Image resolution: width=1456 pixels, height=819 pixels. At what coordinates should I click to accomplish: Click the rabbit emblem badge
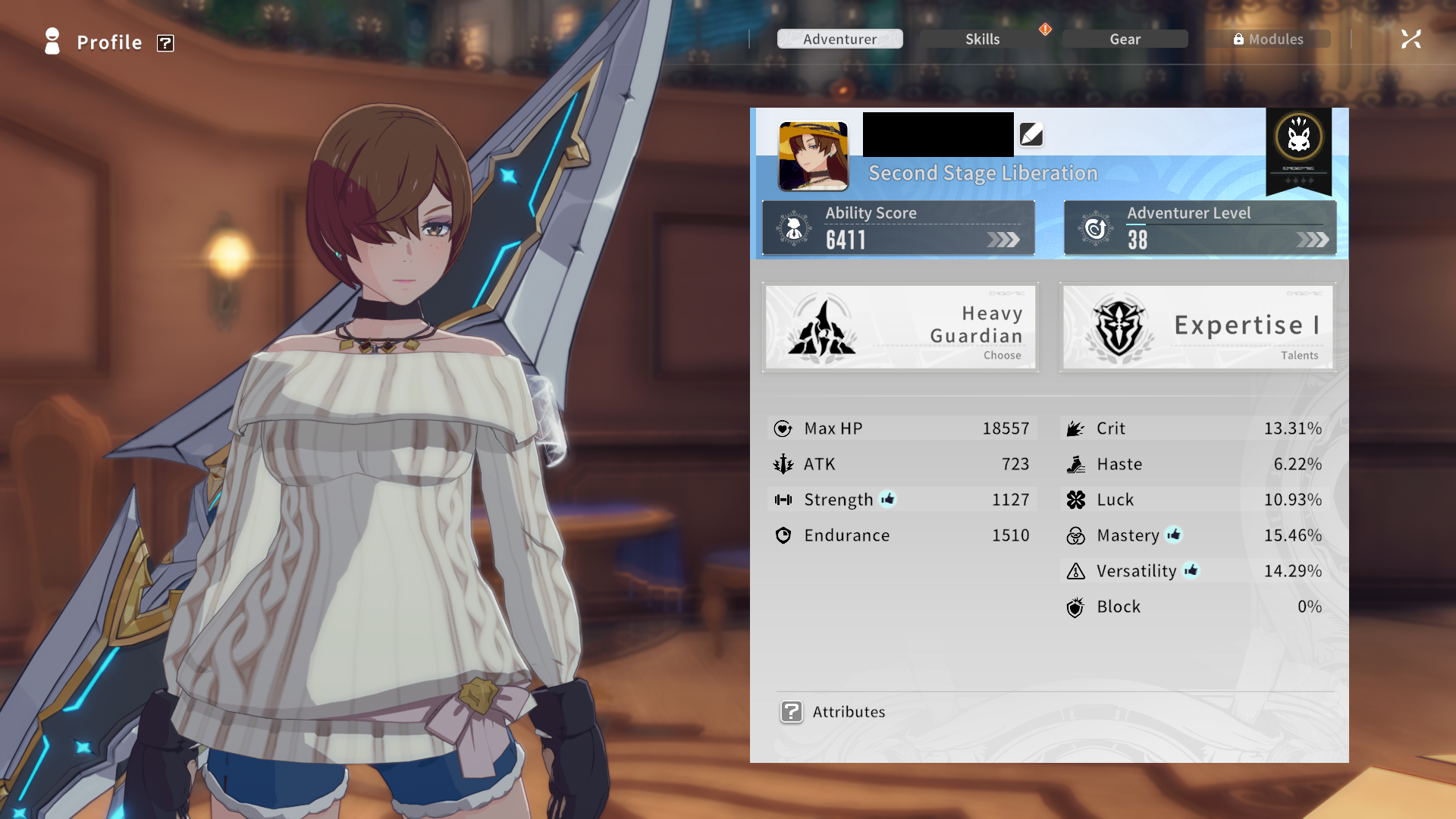click(1298, 139)
